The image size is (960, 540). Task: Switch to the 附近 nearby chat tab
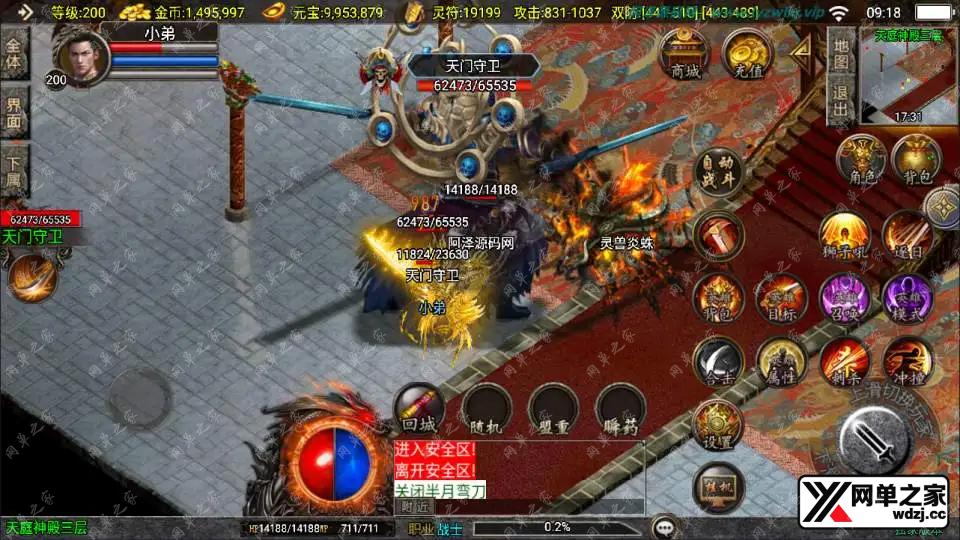(415, 507)
